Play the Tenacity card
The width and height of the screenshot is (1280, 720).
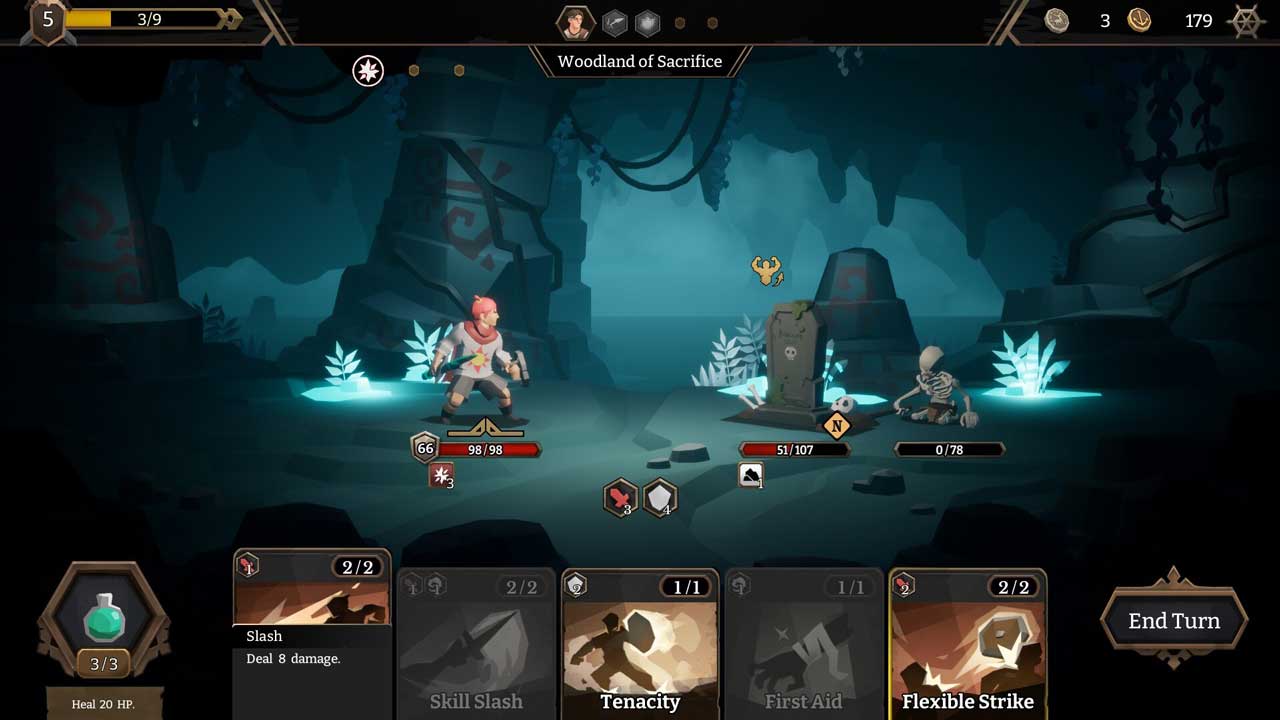point(640,645)
